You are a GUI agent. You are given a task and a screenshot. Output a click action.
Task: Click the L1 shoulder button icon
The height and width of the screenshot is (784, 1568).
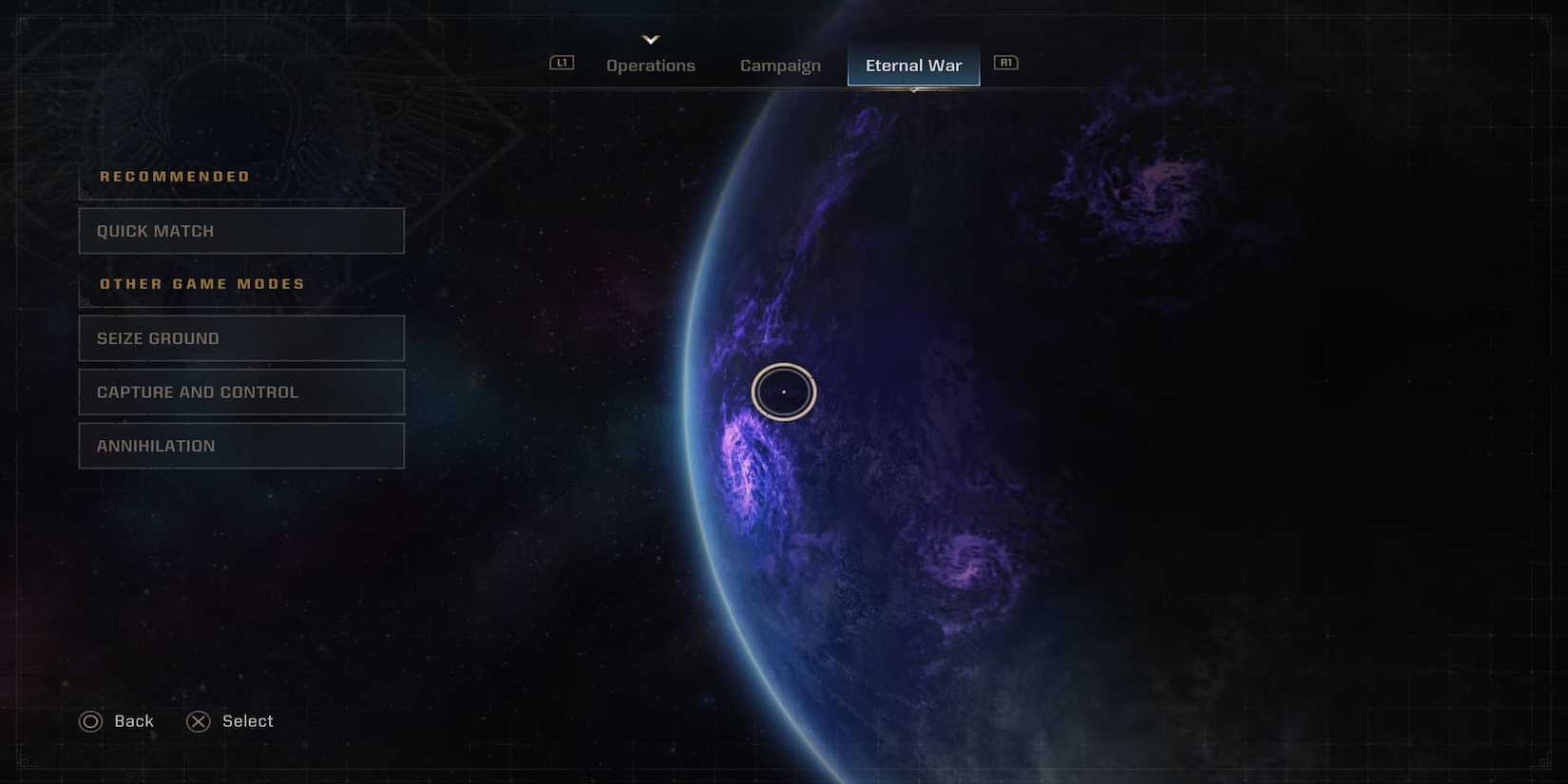pos(562,62)
